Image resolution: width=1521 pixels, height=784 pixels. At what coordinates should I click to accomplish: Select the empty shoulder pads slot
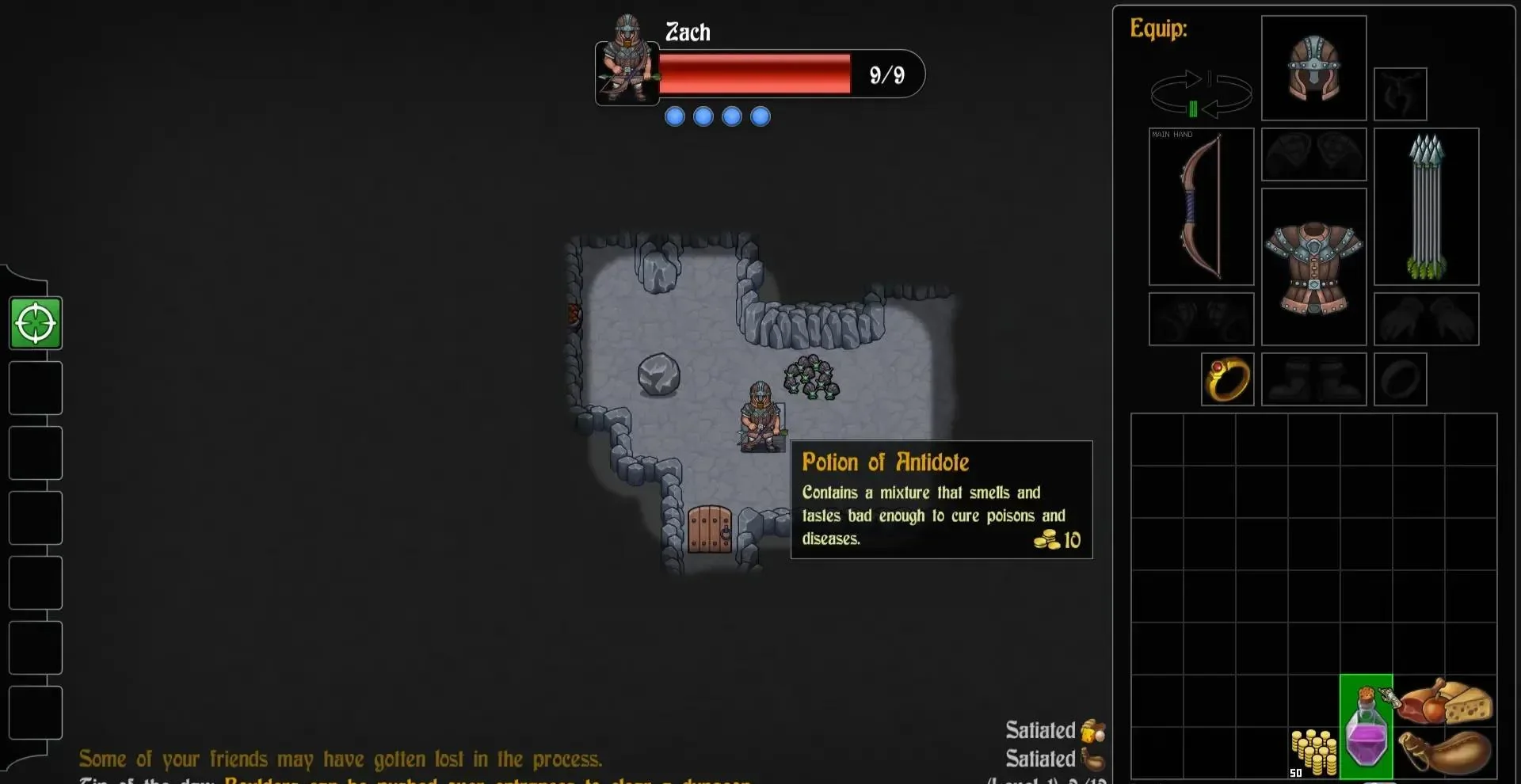[x=1313, y=154]
